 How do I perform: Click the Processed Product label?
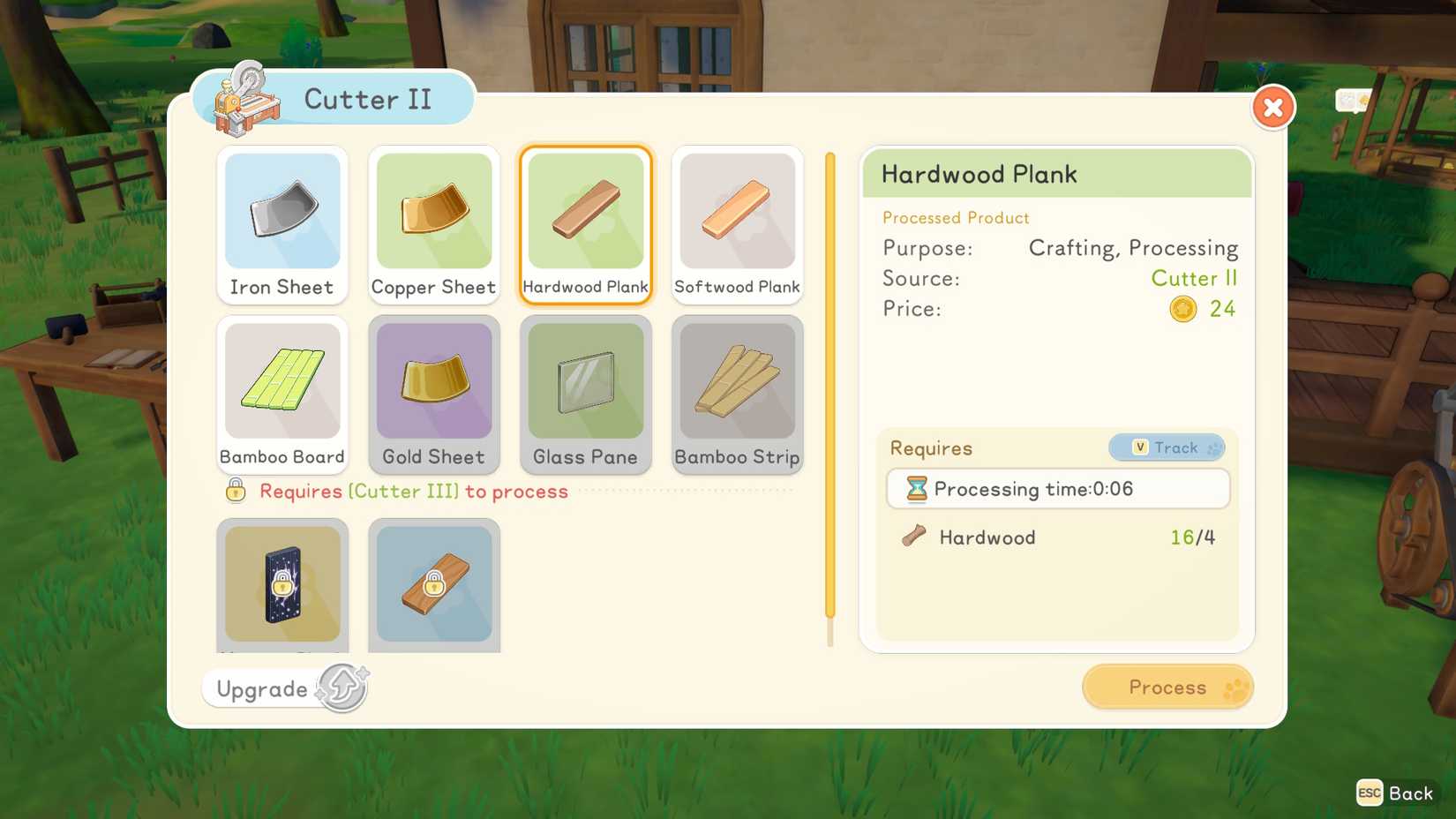[x=956, y=218]
